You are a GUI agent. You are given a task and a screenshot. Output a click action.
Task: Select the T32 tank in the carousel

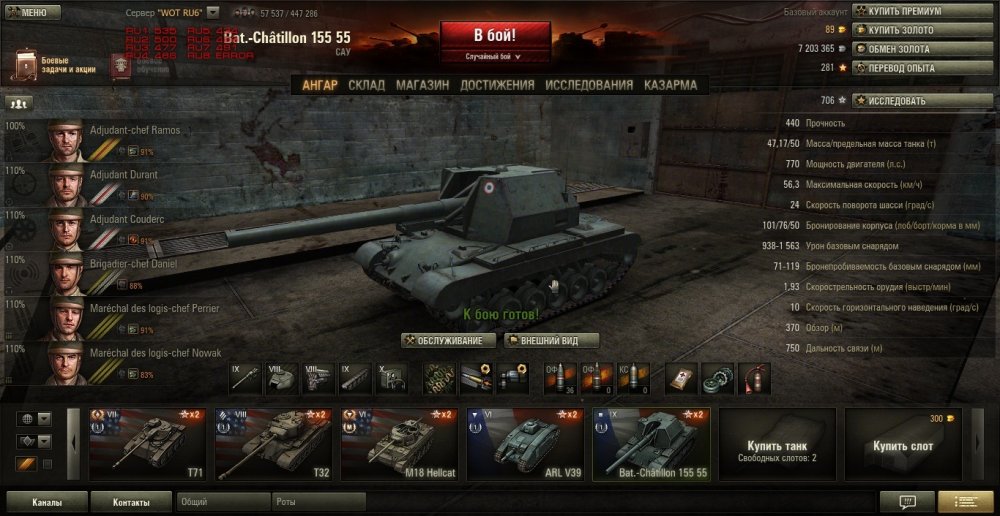[x=272, y=443]
